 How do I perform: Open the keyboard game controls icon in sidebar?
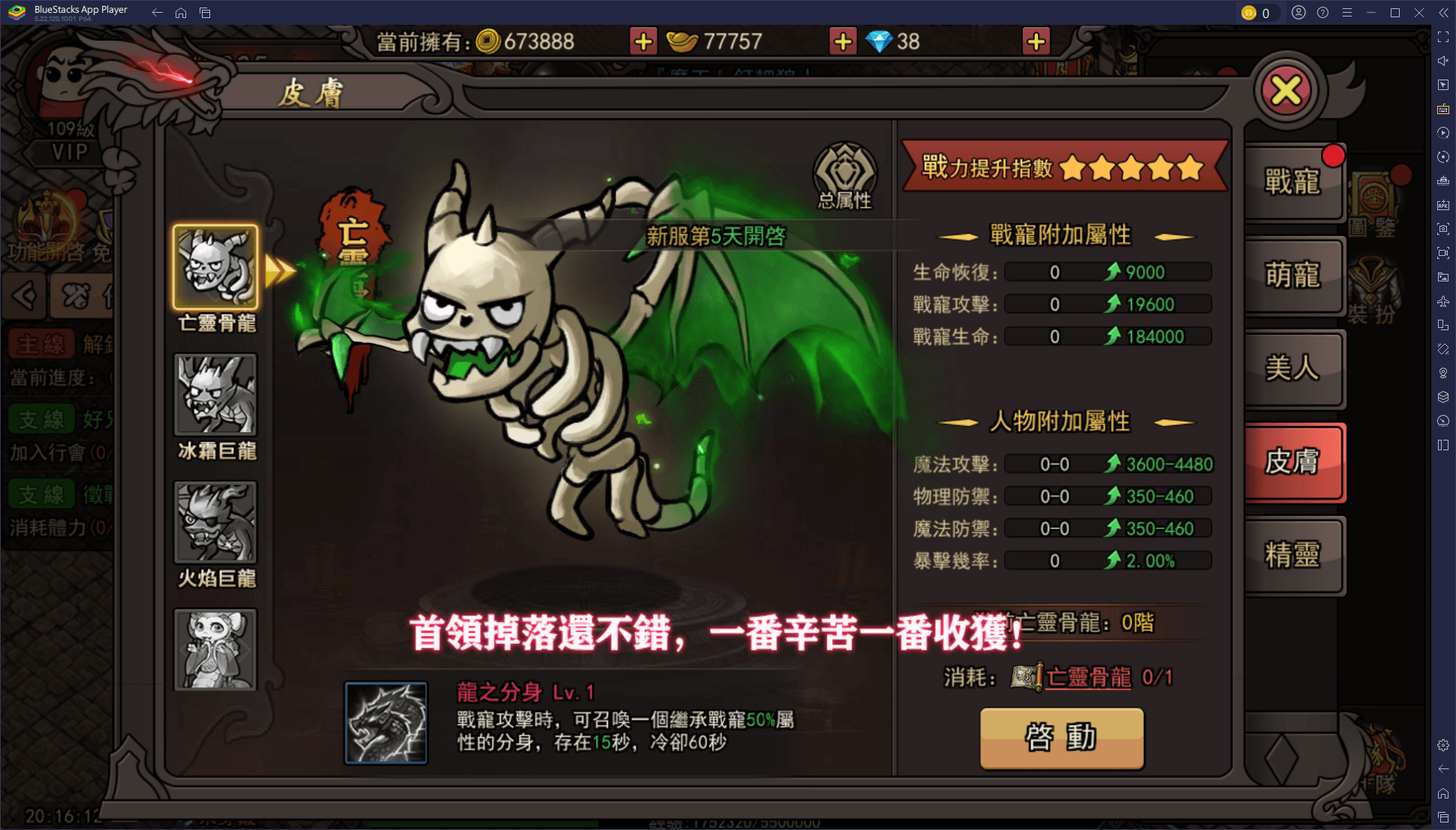(1442, 109)
